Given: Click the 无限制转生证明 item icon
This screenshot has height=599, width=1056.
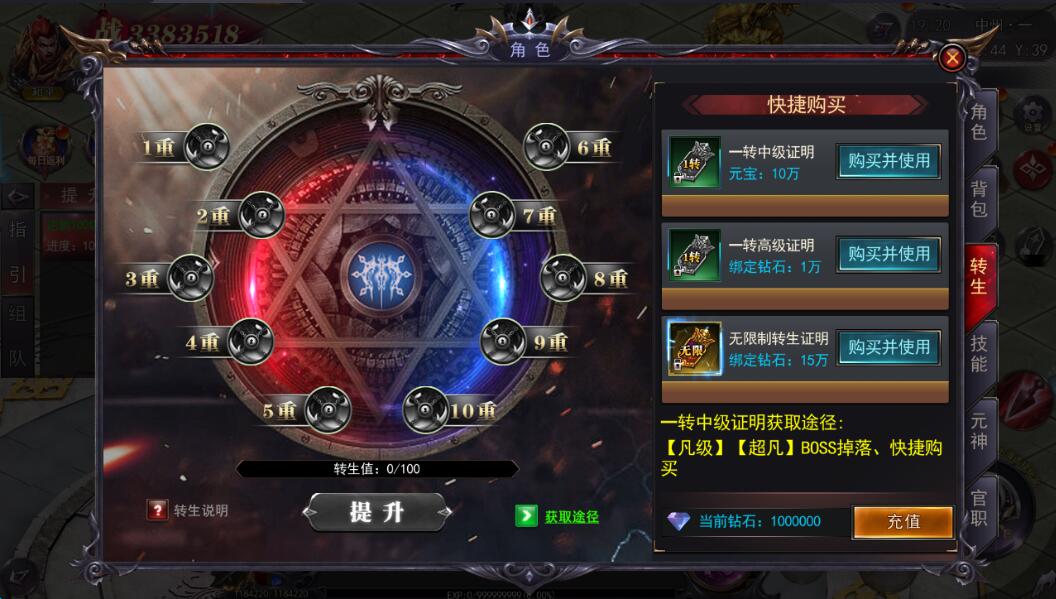Looking at the screenshot, I should click(x=695, y=348).
